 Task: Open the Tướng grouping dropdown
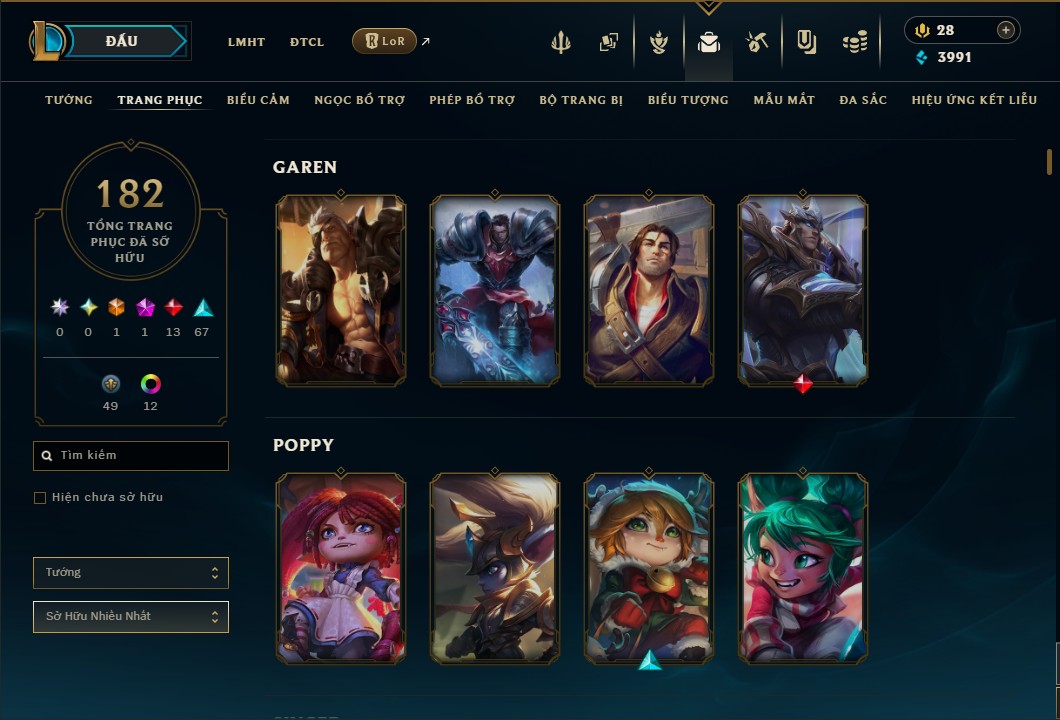[131, 573]
